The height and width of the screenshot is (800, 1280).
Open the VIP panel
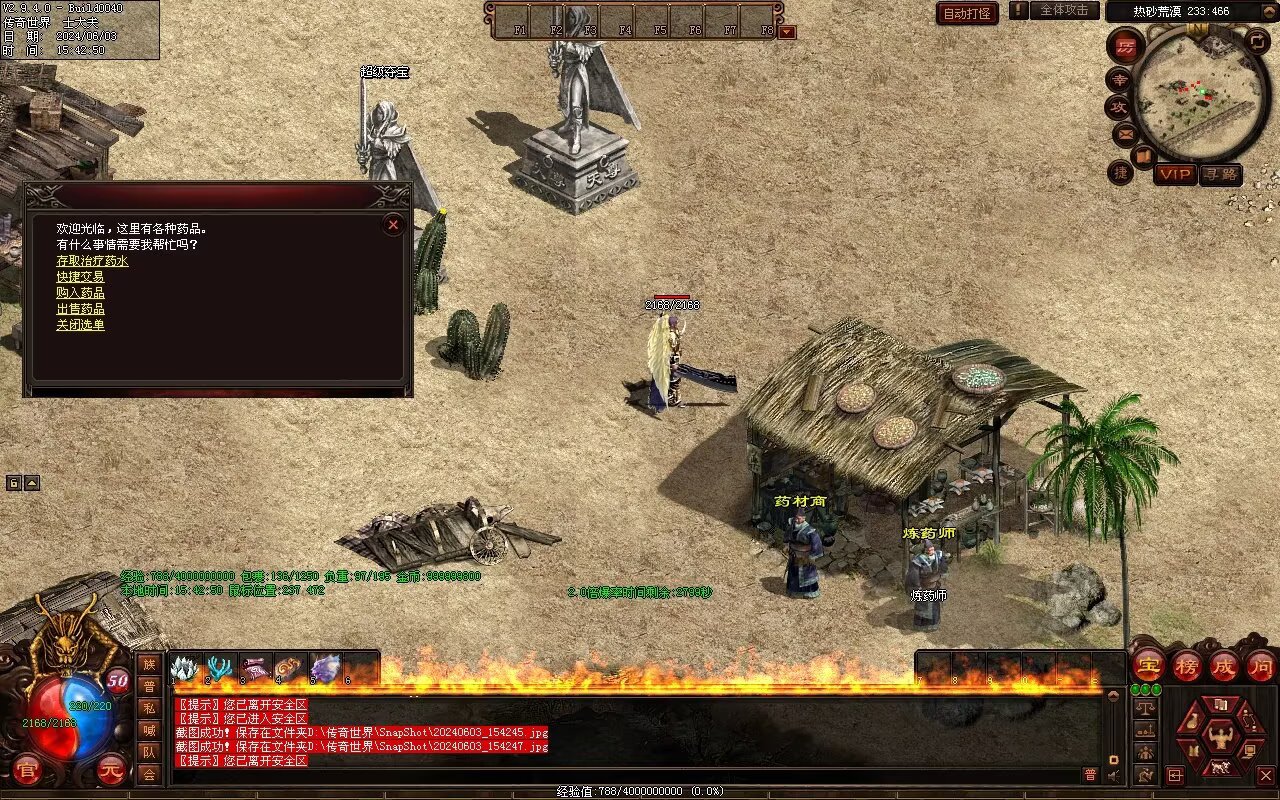1175,174
